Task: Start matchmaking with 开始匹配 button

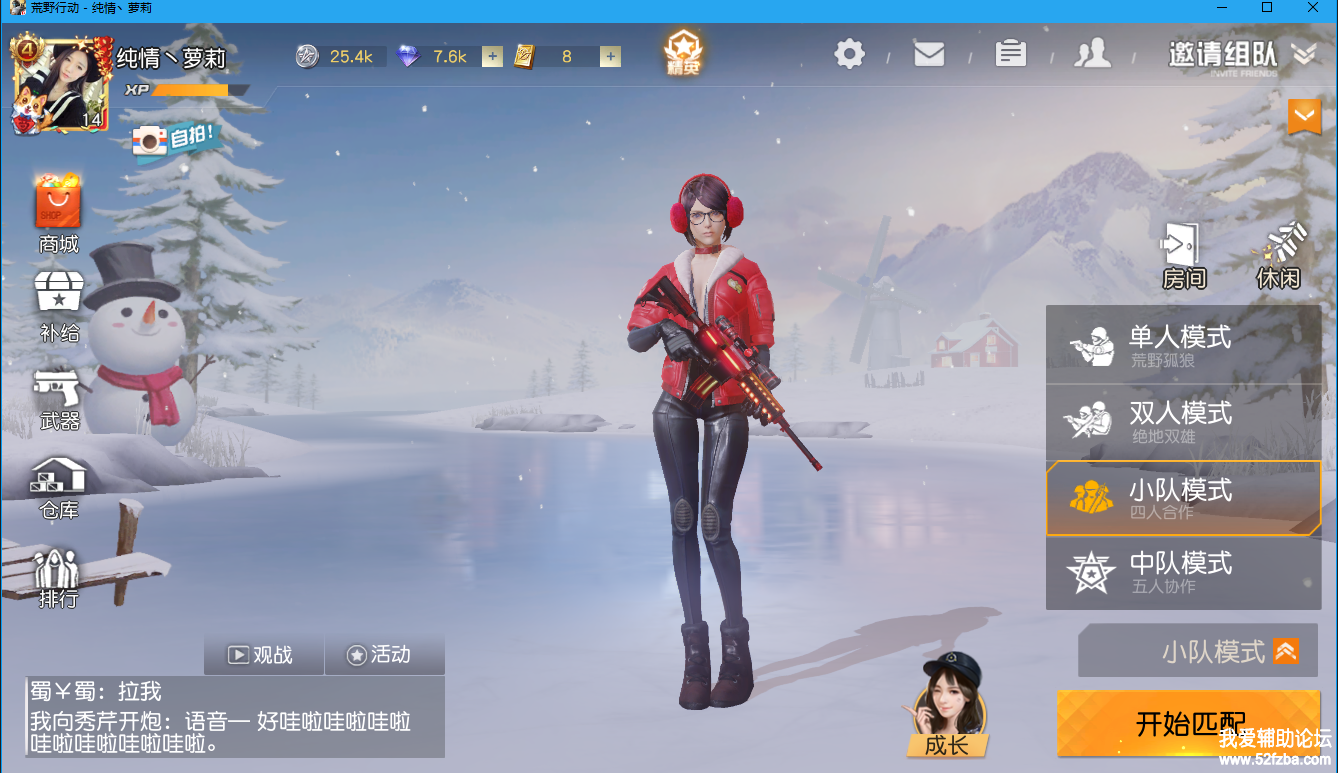Action: (x=1188, y=722)
